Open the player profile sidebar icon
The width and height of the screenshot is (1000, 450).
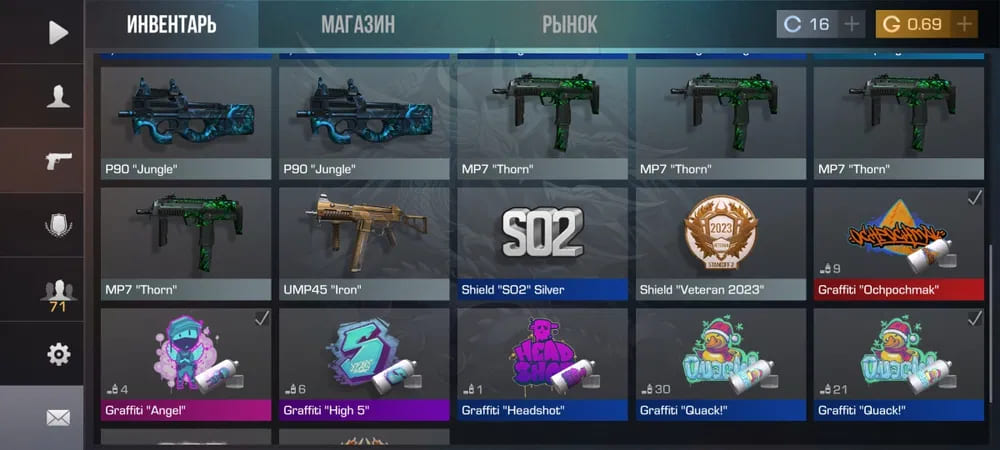(57, 96)
